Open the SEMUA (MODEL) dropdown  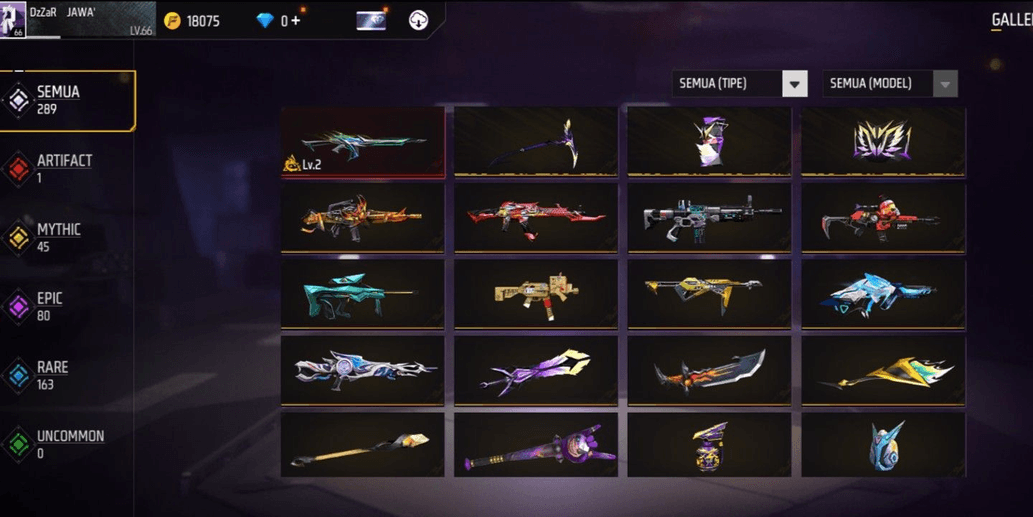click(889, 84)
